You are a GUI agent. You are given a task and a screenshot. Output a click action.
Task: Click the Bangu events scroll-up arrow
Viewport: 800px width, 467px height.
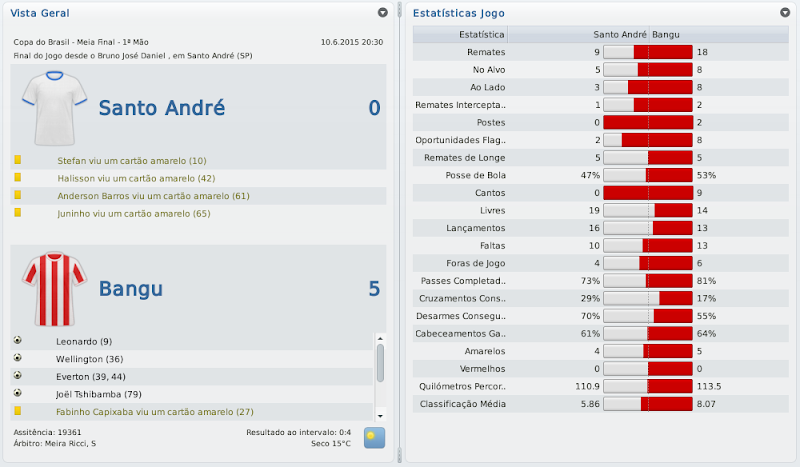(x=380, y=339)
